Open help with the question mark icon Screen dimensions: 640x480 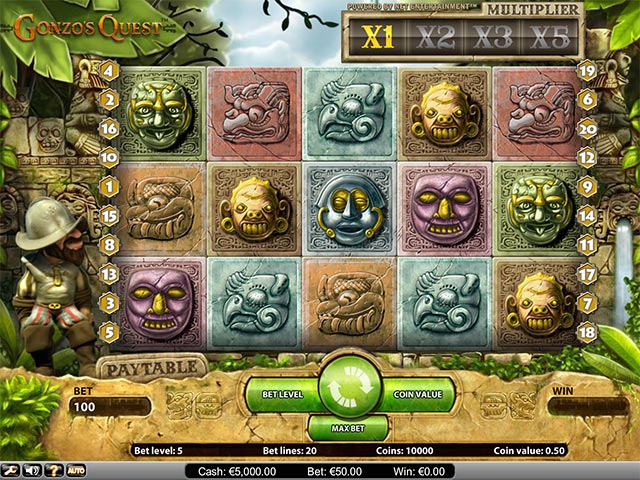click(52, 470)
